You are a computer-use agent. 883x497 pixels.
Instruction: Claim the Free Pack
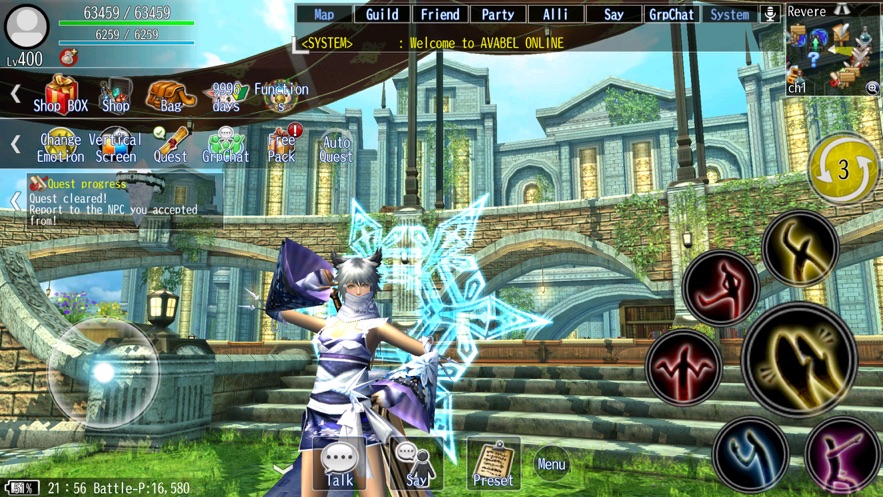pyautogui.click(x=282, y=146)
